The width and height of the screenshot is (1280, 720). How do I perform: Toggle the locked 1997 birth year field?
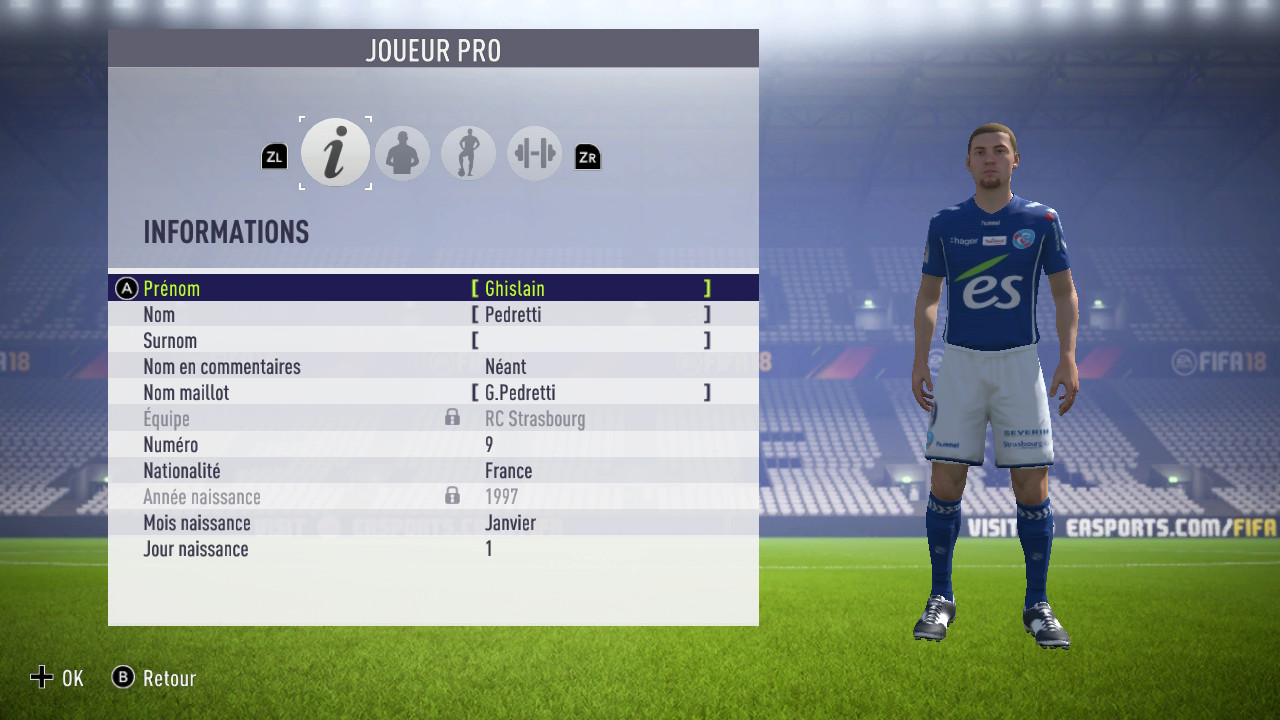[x=503, y=496]
